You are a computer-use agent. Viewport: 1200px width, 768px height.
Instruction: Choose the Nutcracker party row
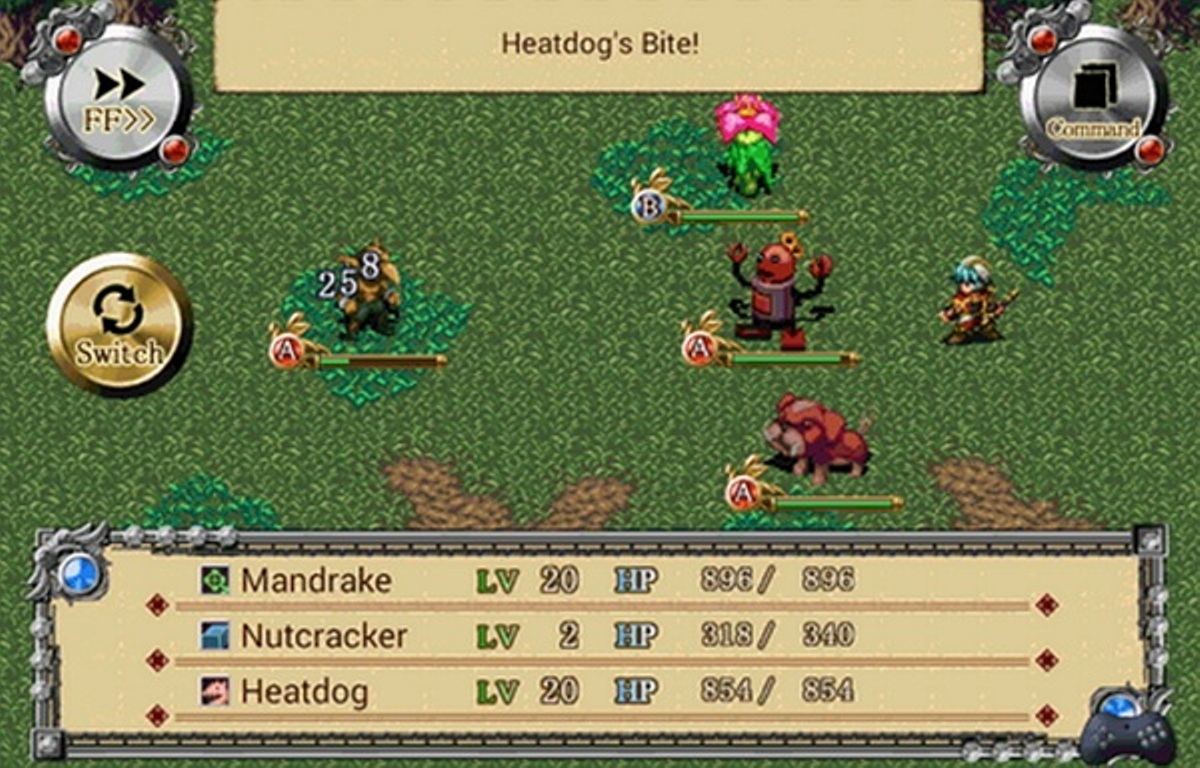[600, 636]
